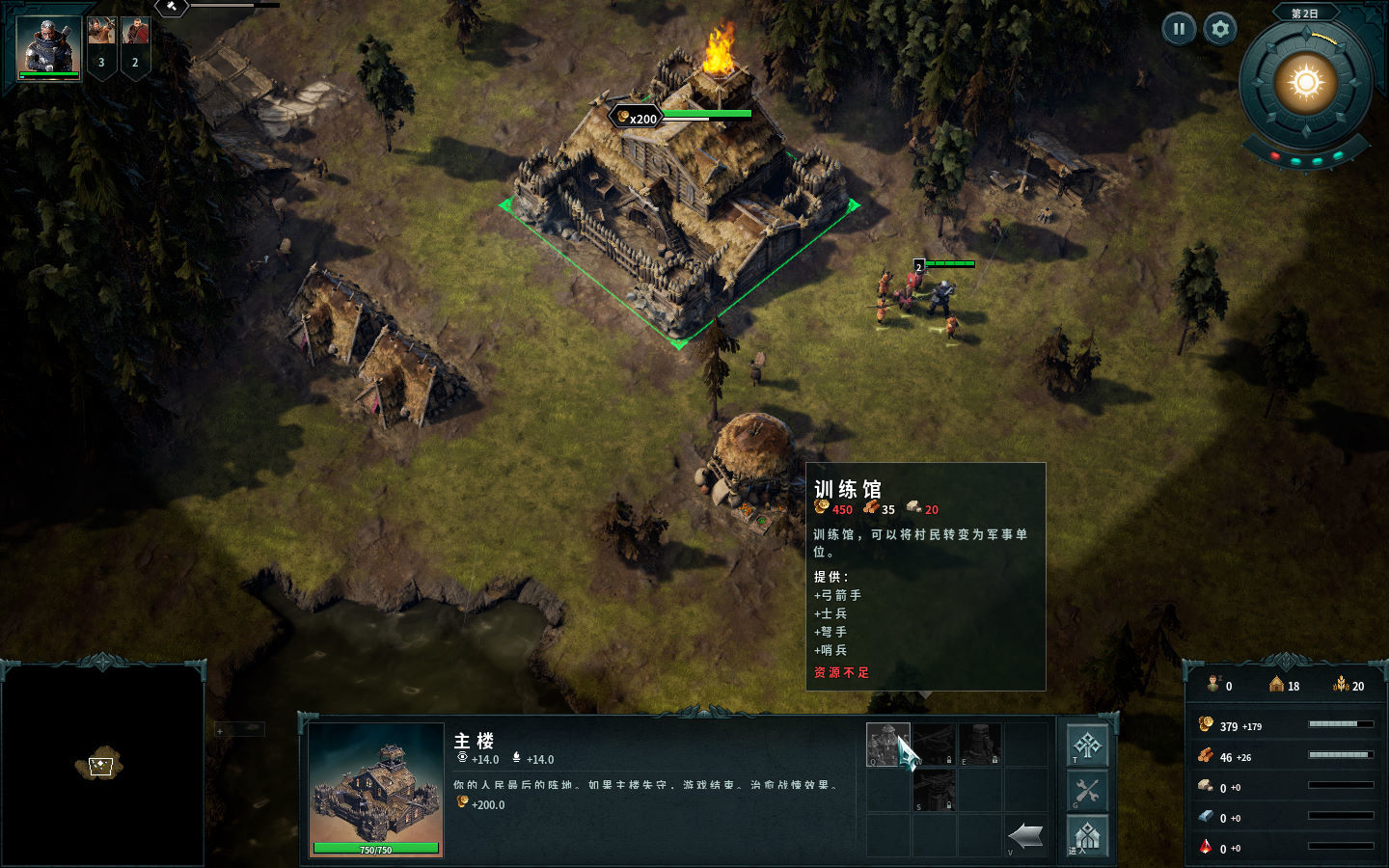Select the red shield soldier squad card
The width and height of the screenshot is (1389, 868).
point(135,46)
